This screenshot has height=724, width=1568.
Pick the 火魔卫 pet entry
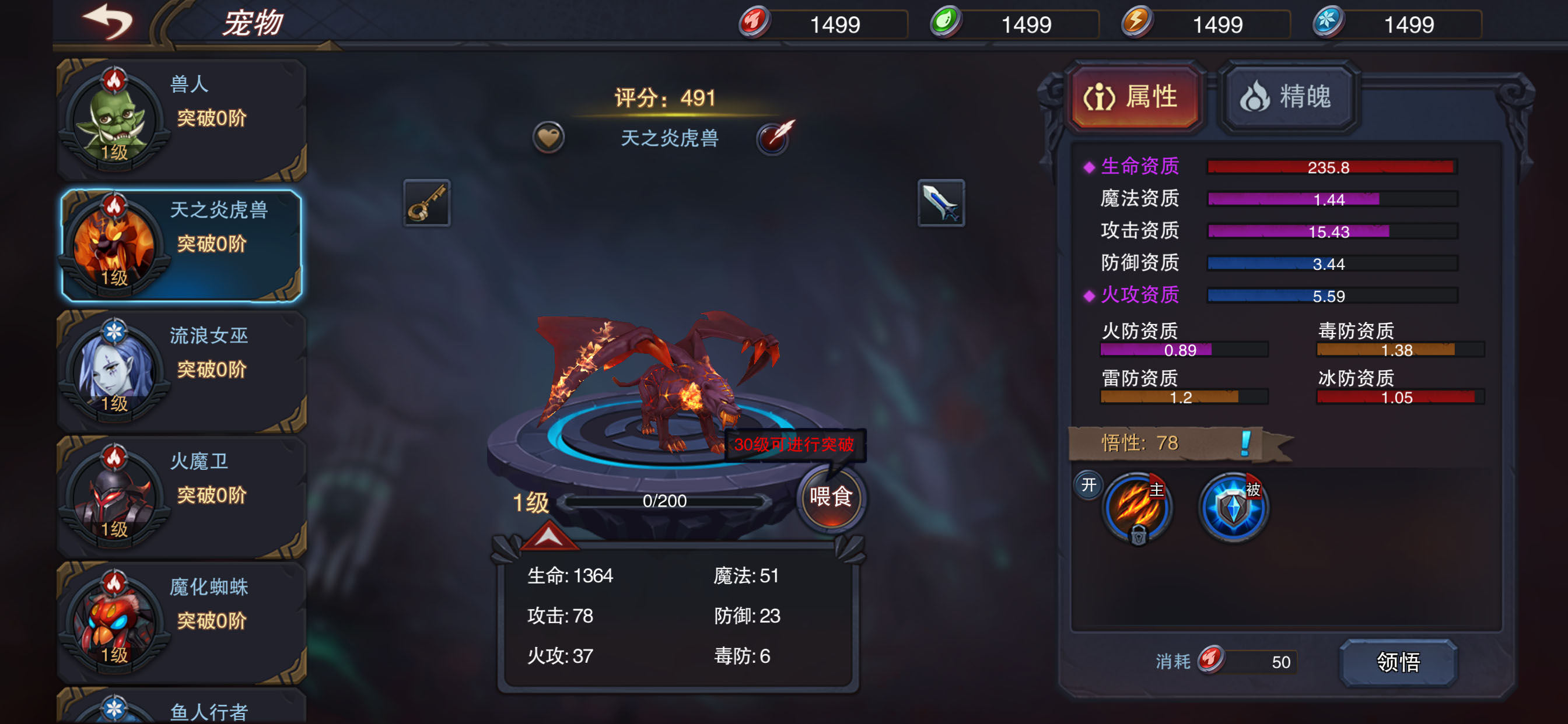coord(181,497)
